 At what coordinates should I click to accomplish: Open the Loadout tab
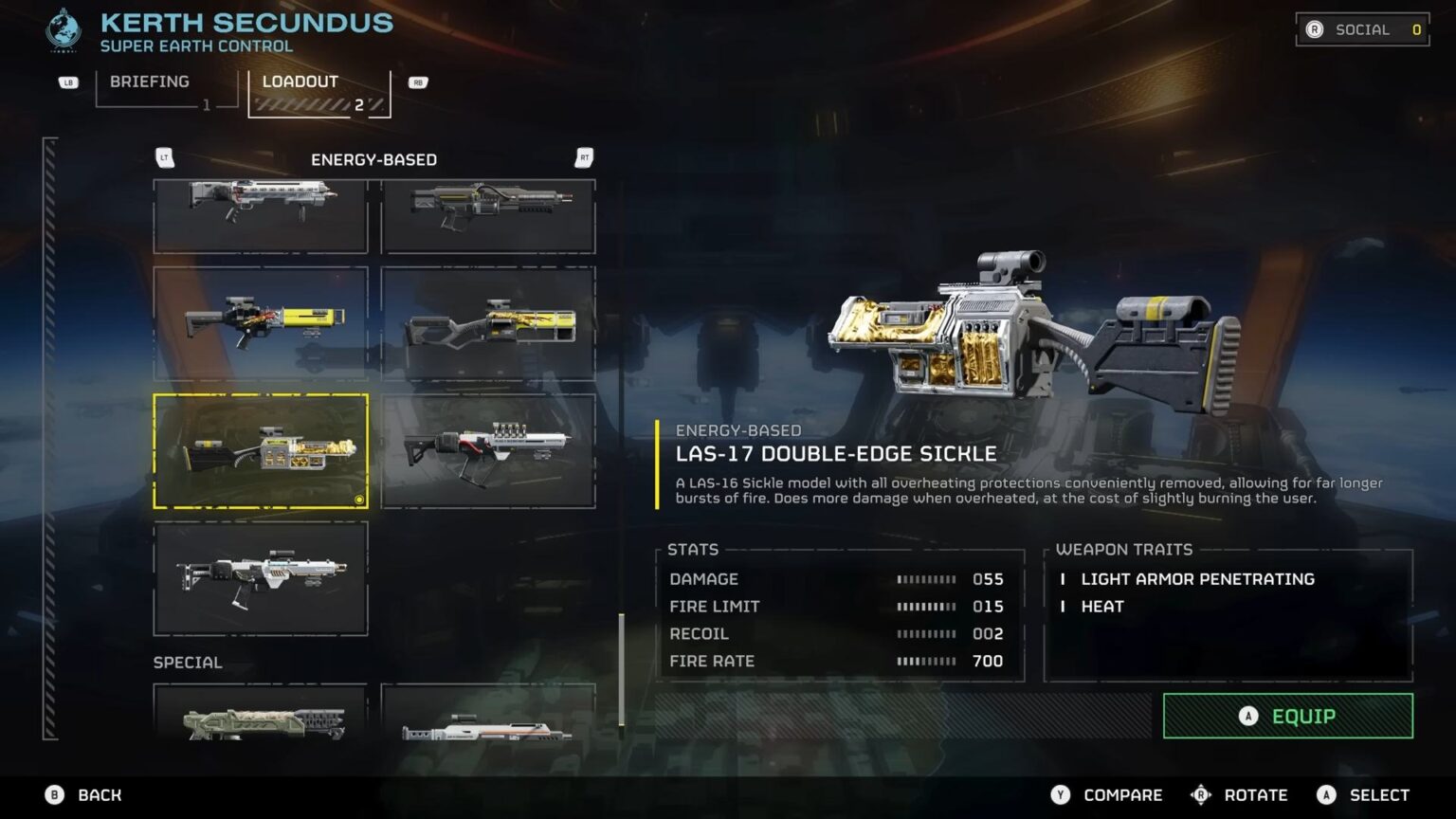(x=300, y=82)
